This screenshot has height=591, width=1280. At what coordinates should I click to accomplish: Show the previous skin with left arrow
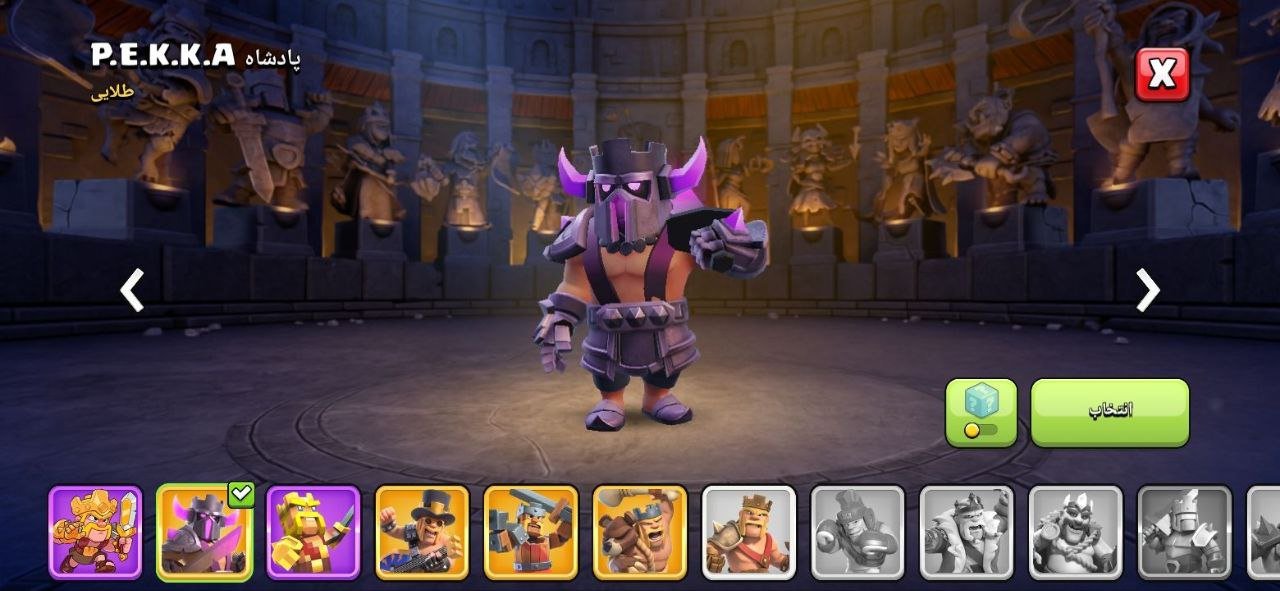click(x=132, y=290)
